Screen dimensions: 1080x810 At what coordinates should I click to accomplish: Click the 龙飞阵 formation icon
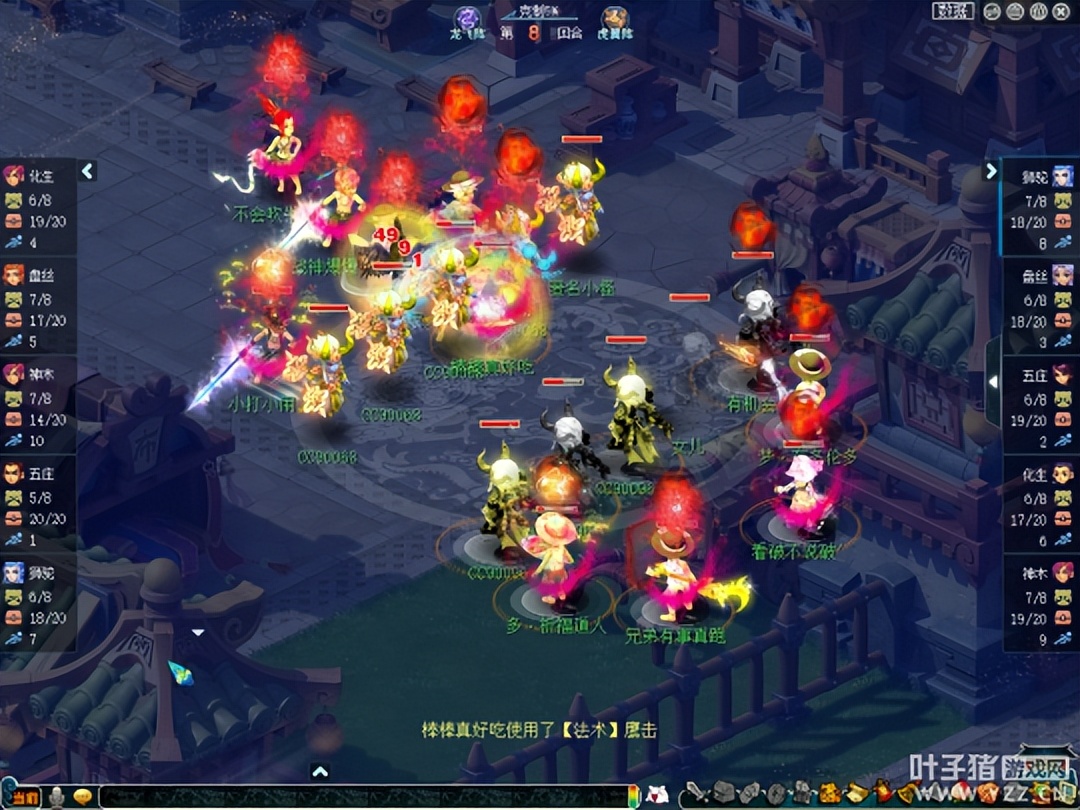[x=467, y=18]
